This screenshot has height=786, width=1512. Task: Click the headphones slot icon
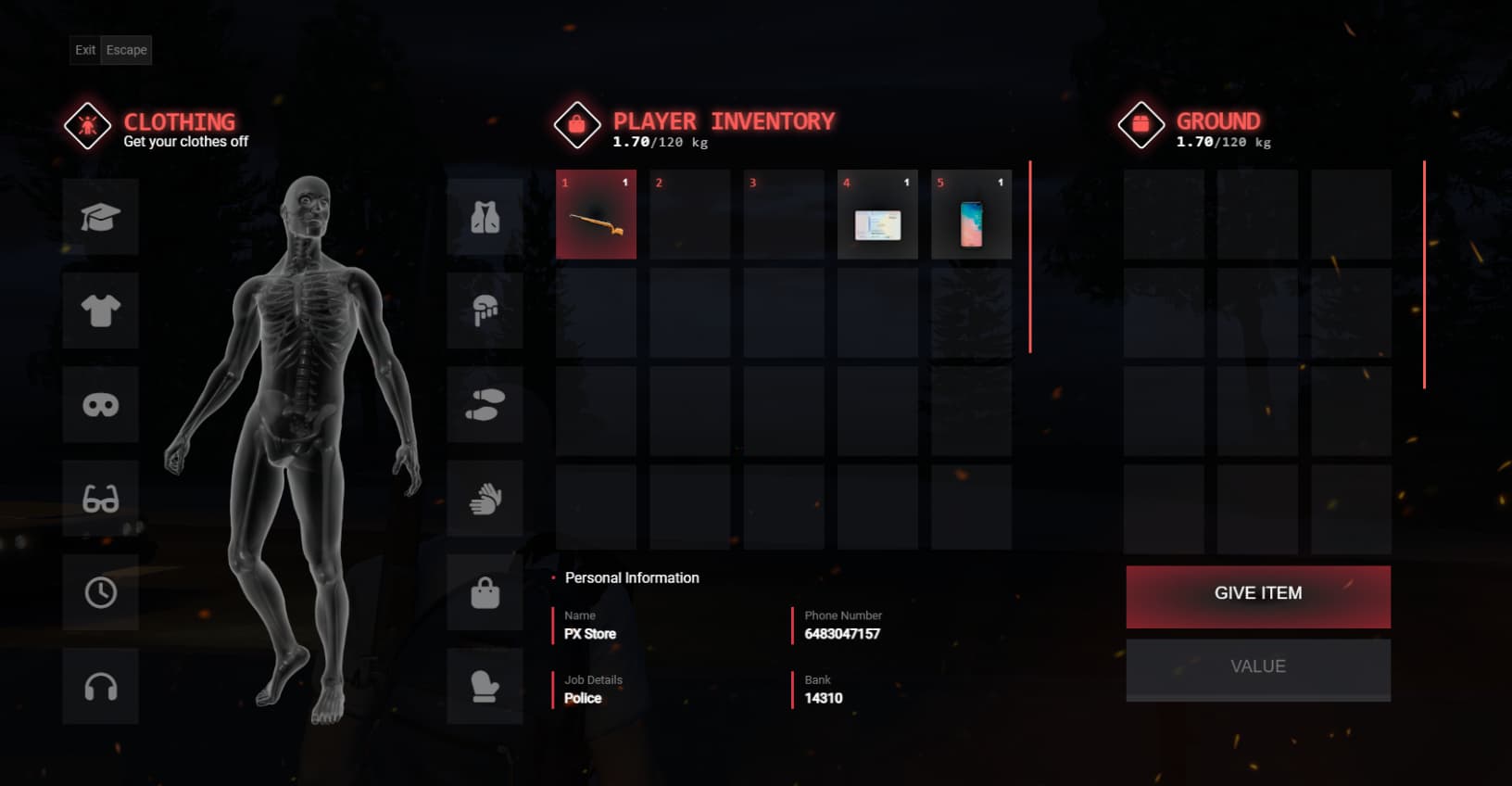100,686
